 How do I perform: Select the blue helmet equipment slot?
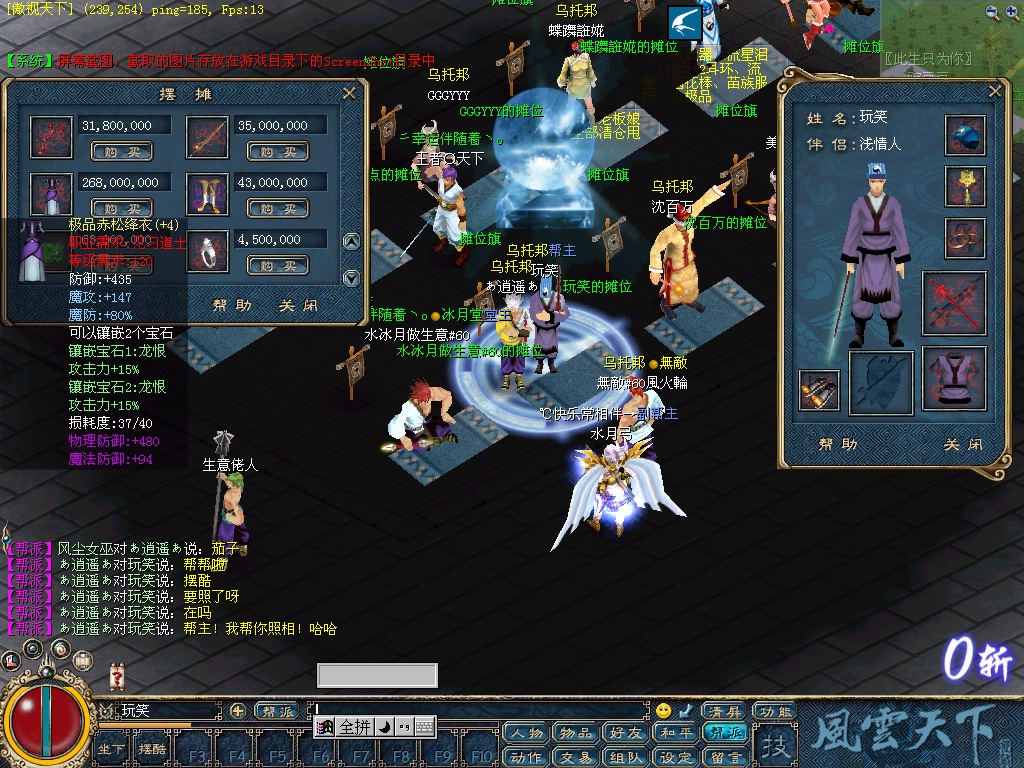click(x=965, y=135)
